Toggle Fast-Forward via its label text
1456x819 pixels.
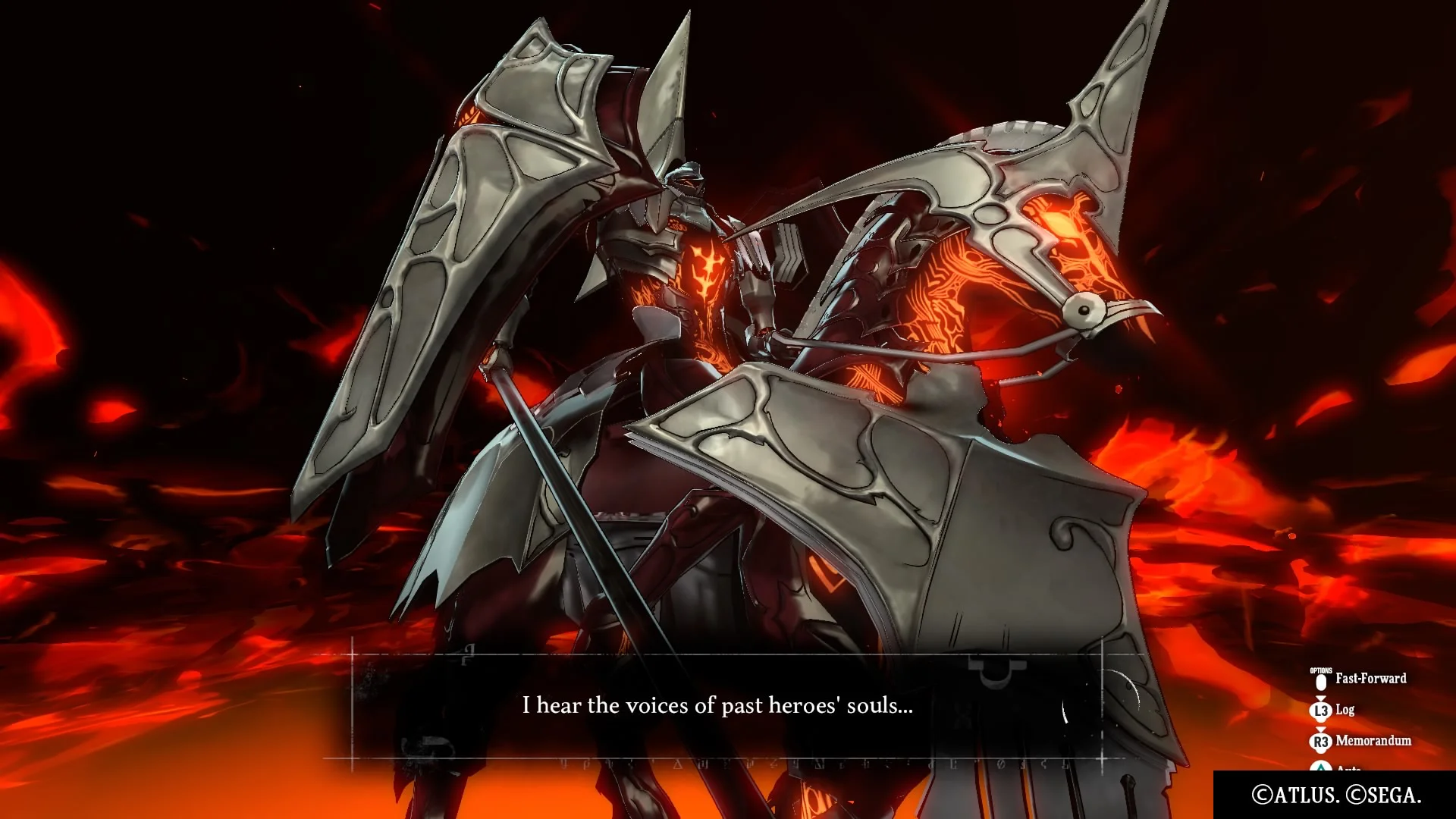tap(1371, 679)
